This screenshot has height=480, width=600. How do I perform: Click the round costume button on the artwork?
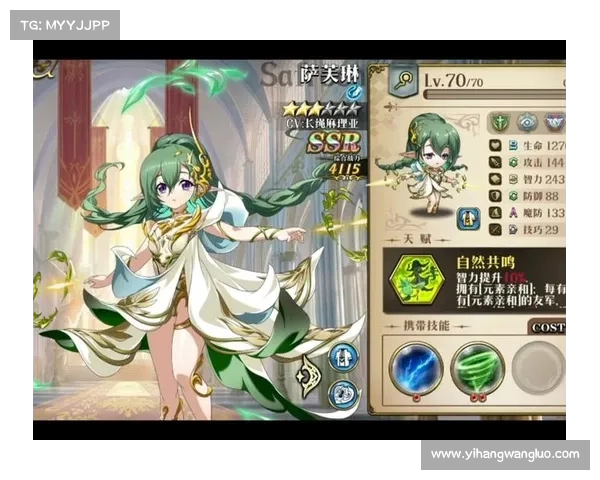click(343, 357)
